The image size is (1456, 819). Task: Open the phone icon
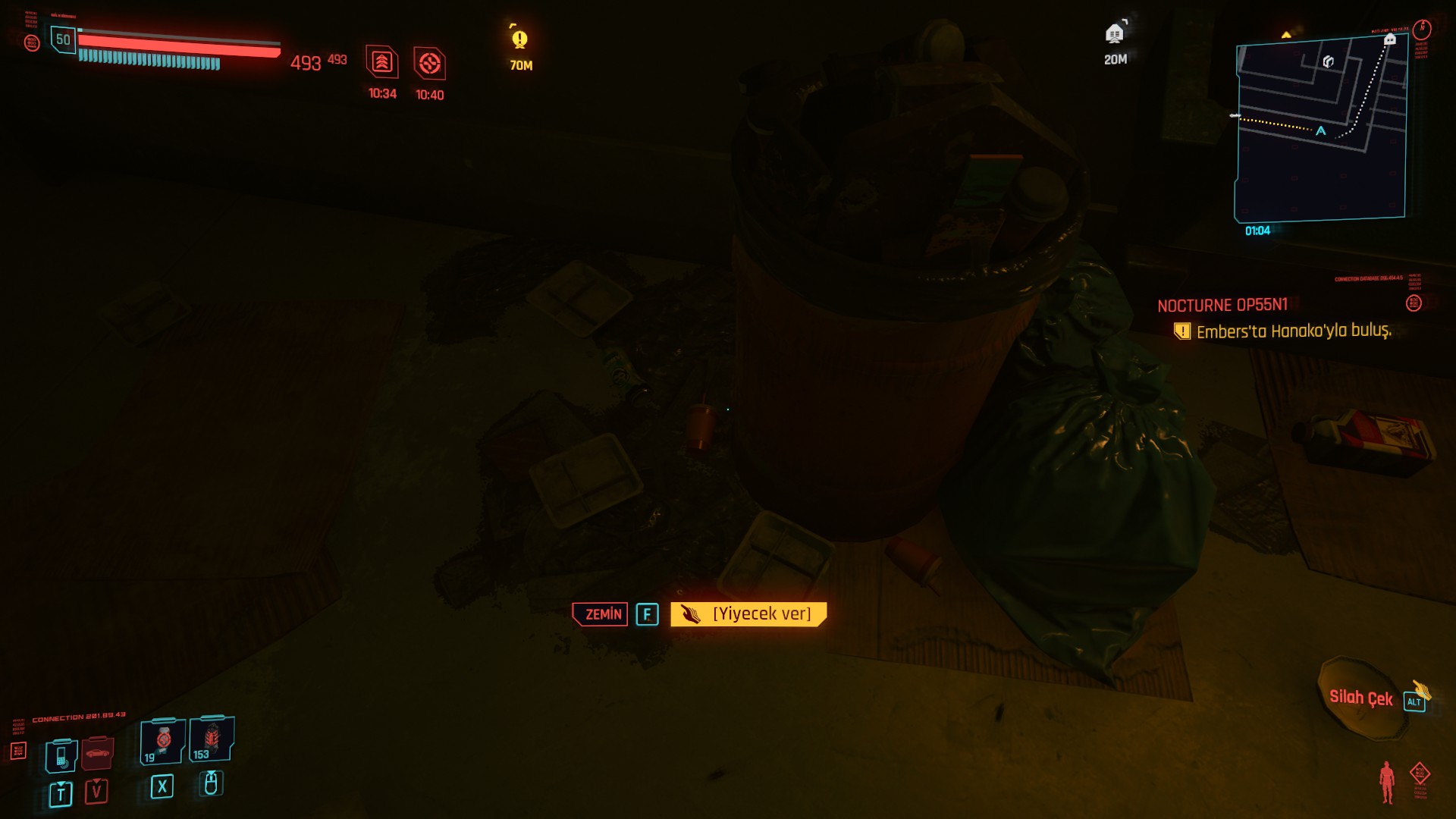pyautogui.click(x=61, y=755)
